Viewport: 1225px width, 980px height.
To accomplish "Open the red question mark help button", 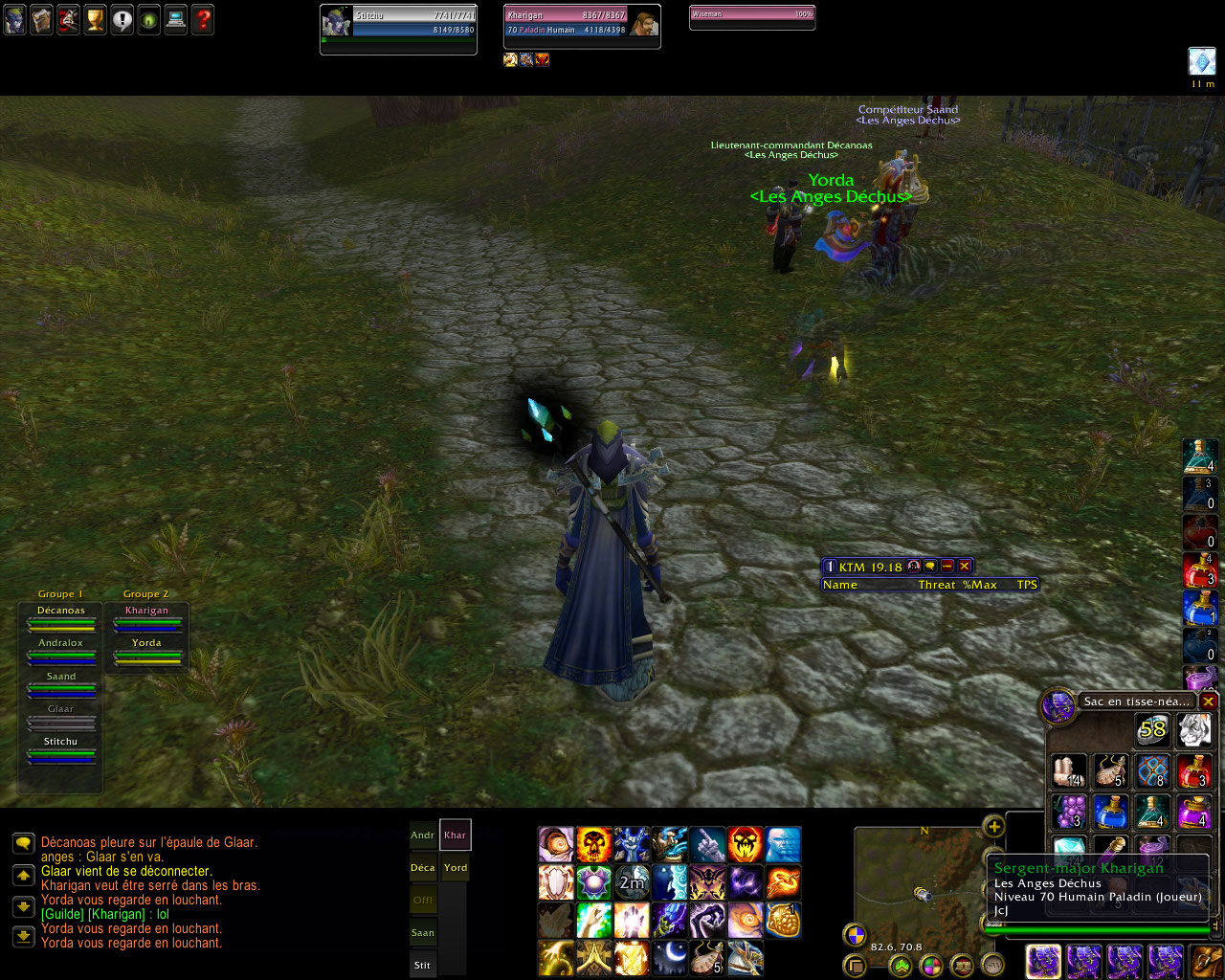I will (203, 20).
